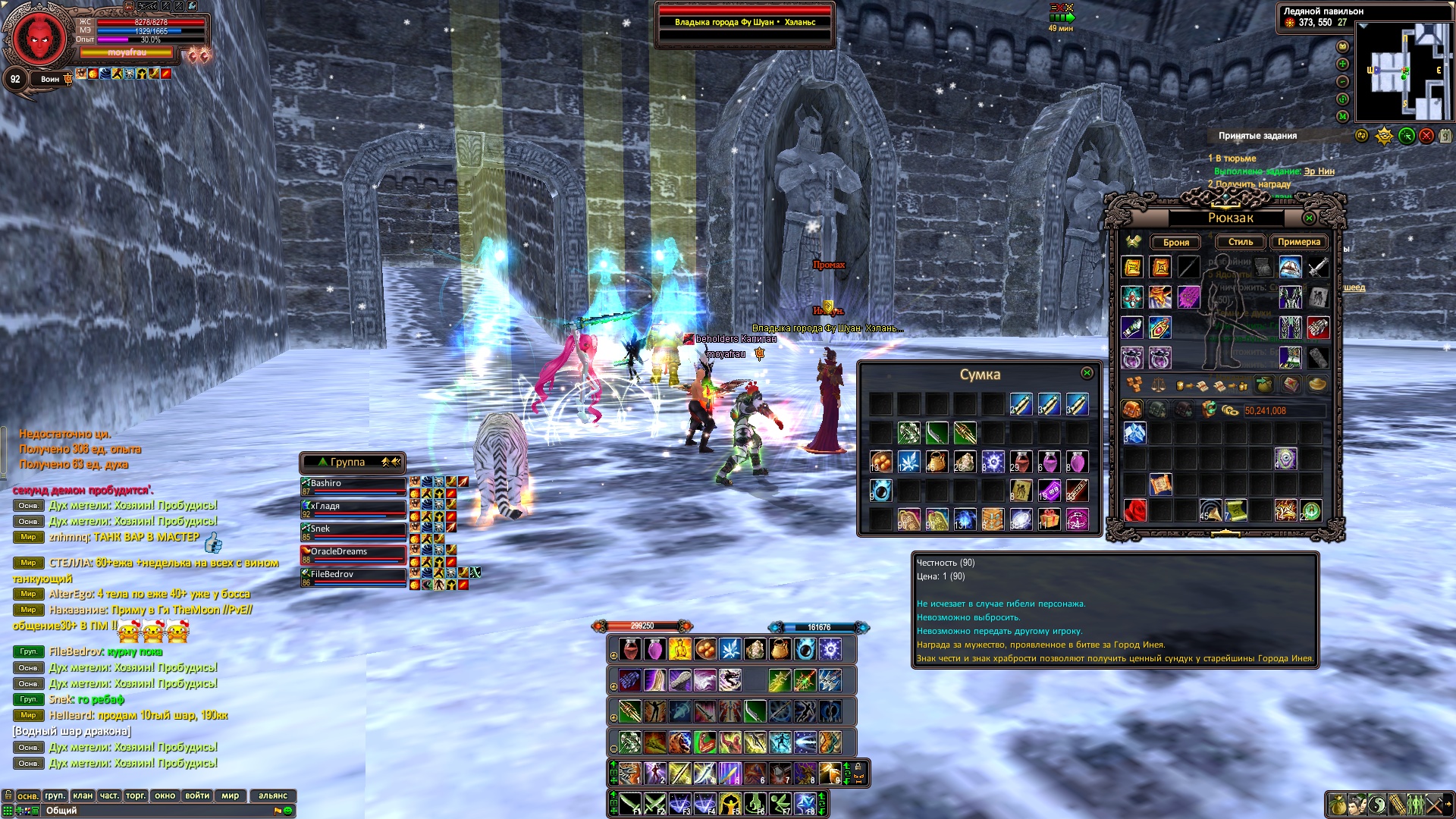Activate the golden meditating Buddha skill
Screen dimensions: 1456x819
pyautogui.click(x=679, y=649)
